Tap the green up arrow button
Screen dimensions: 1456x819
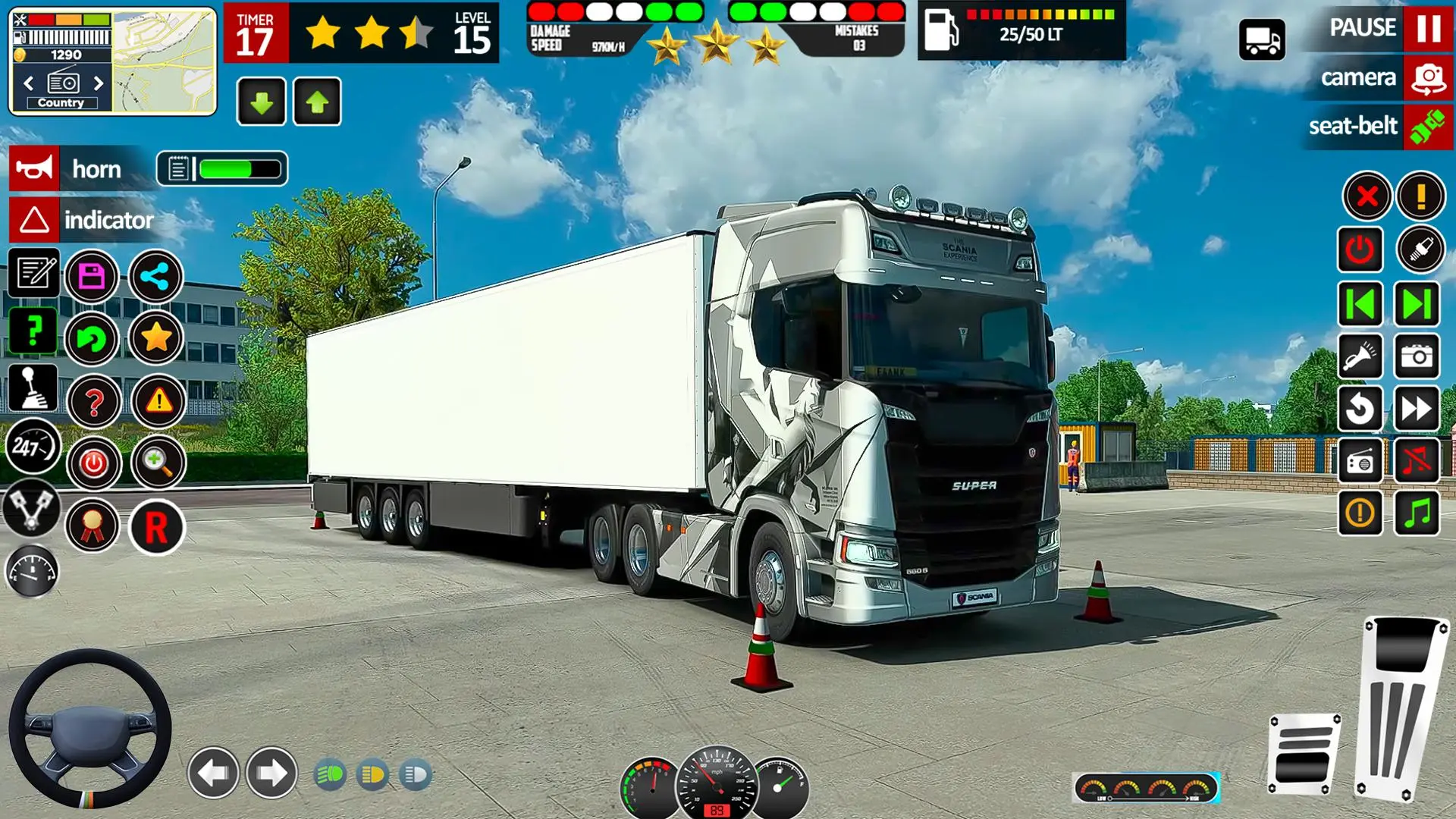pyautogui.click(x=317, y=102)
